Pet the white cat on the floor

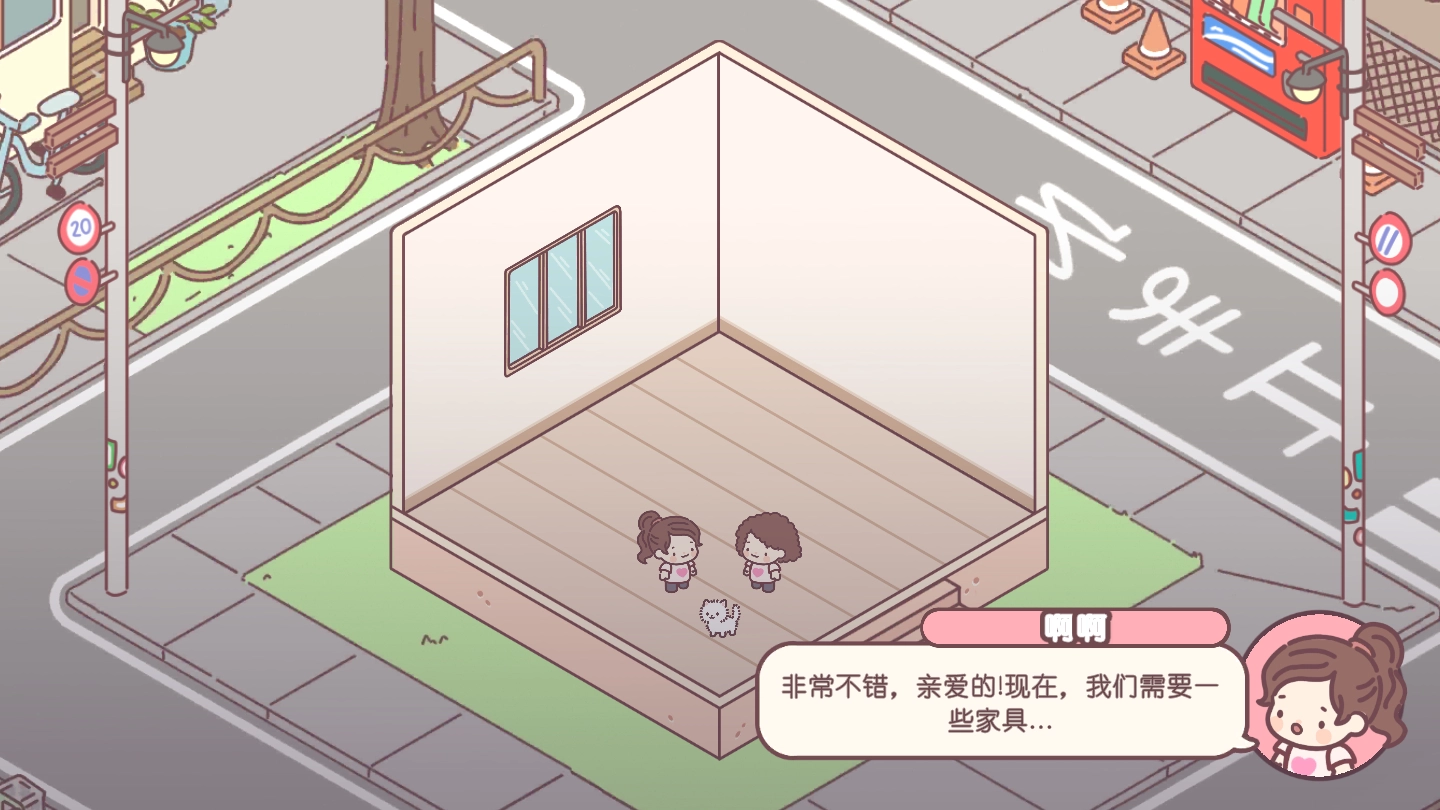718,615
